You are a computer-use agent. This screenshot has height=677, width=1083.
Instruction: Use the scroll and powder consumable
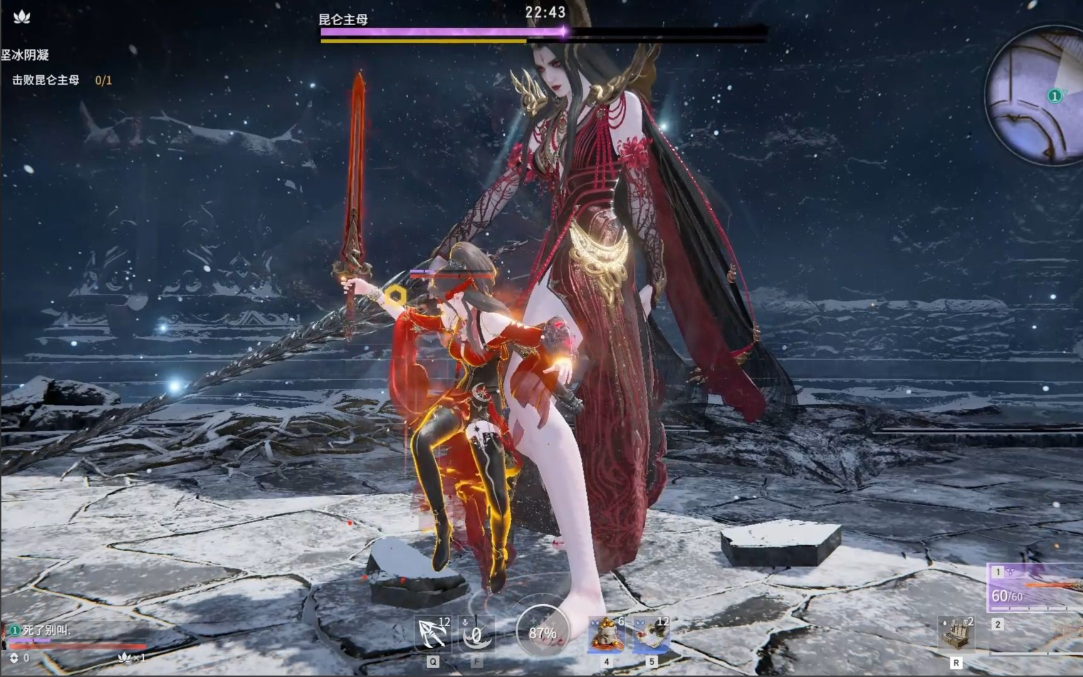tap(651, 634)
